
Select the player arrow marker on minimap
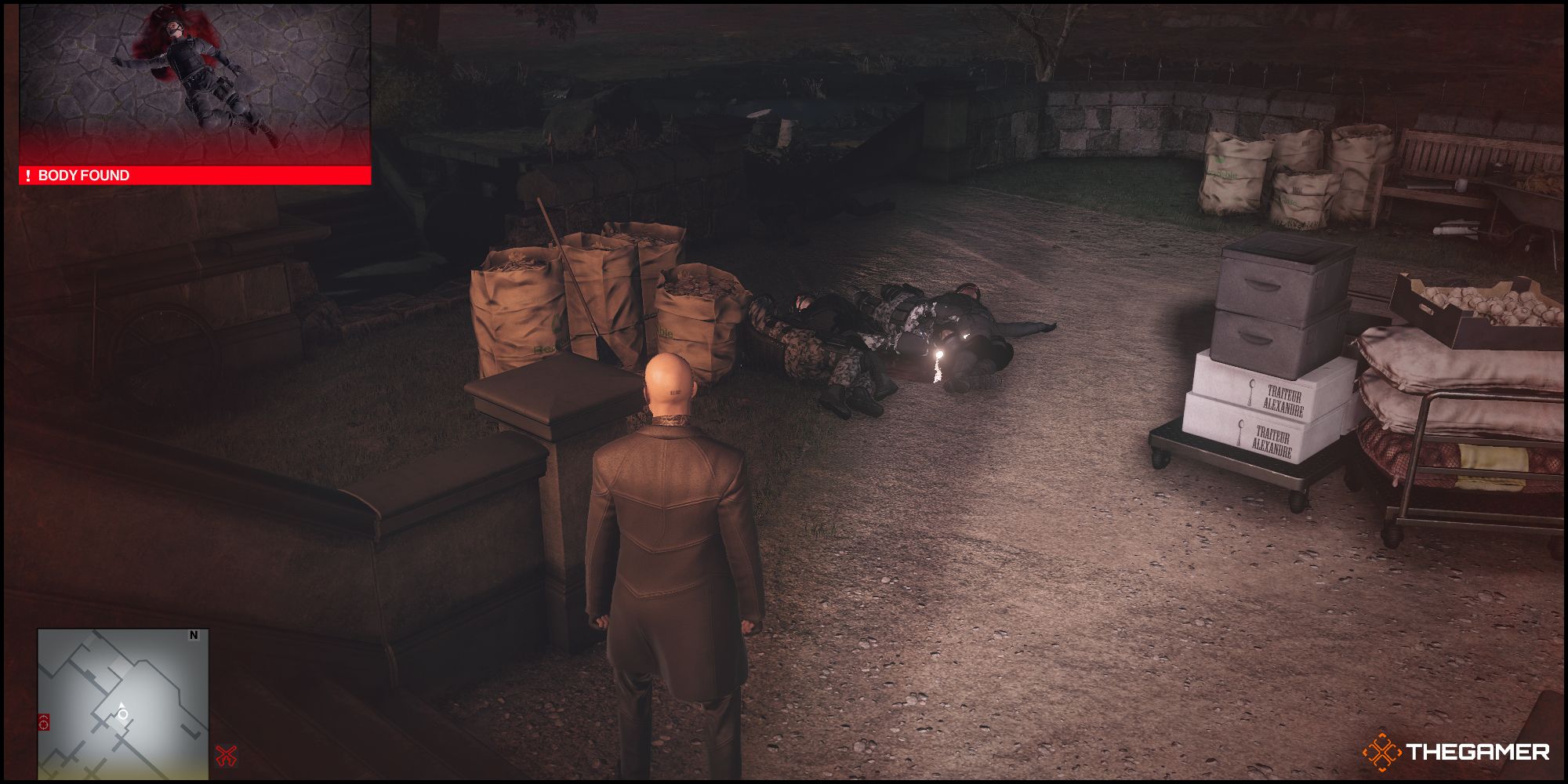point(122,705)
